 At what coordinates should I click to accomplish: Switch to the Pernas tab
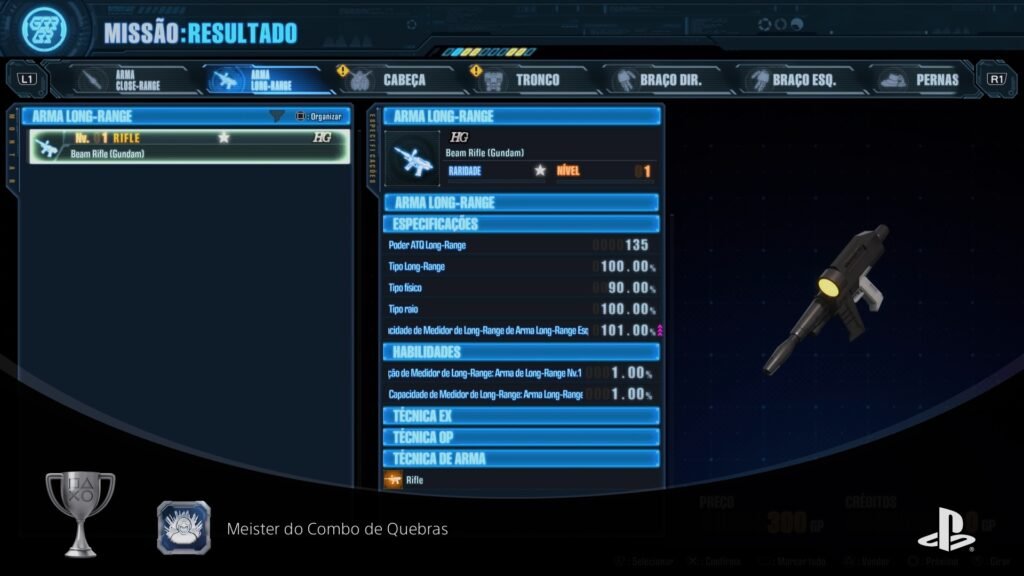tap(922, 80)
